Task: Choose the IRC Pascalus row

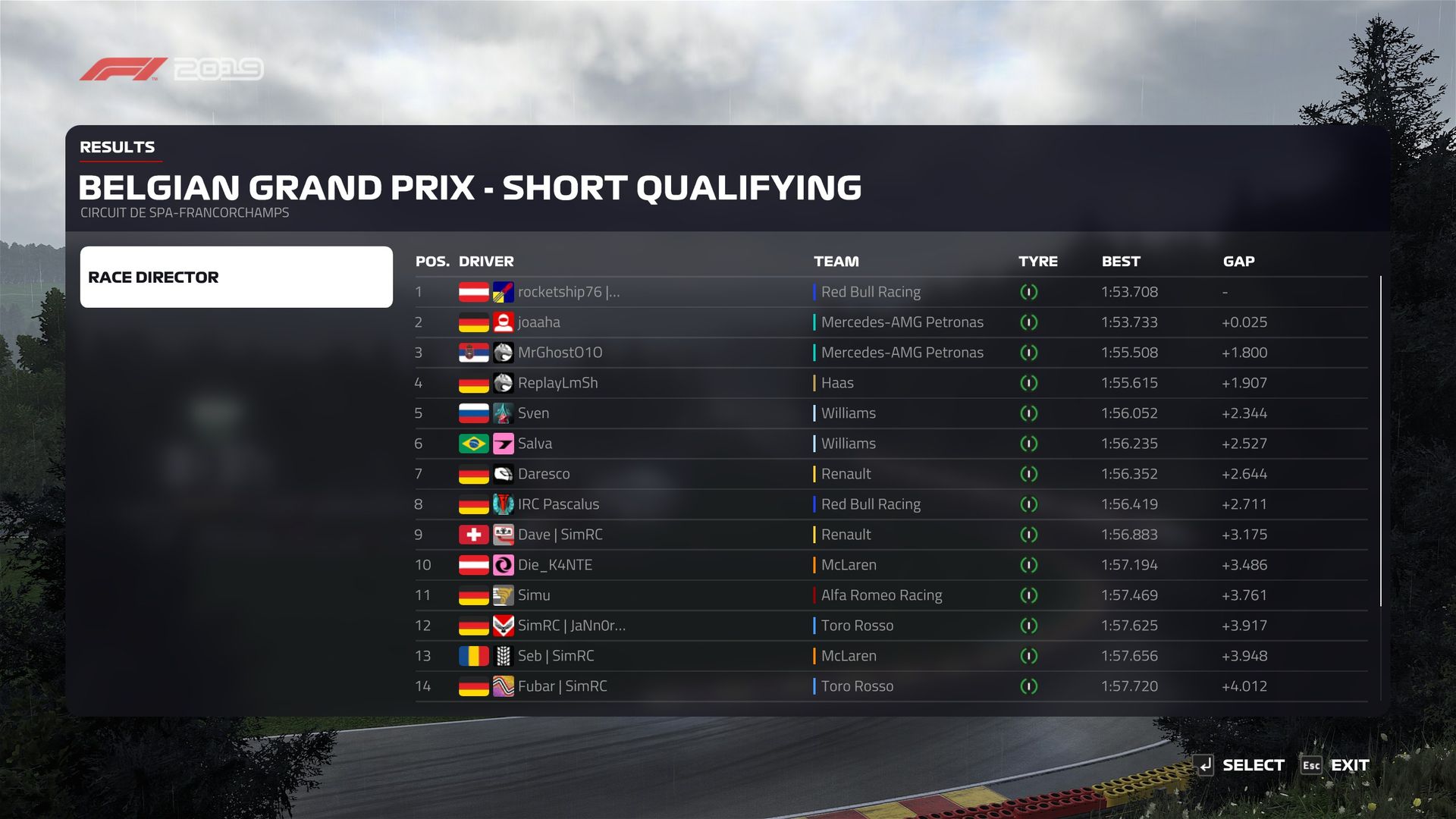Action: coord(558,504)
